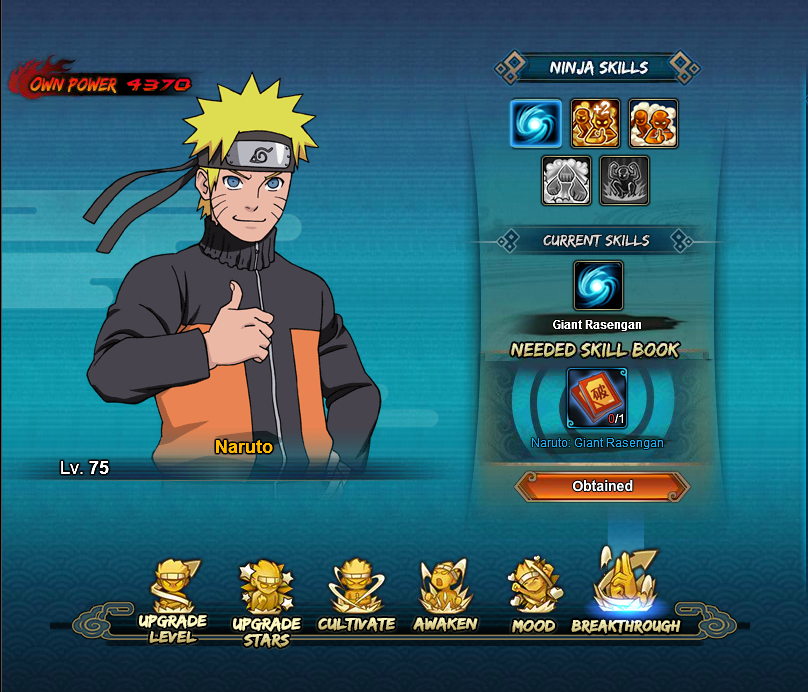Viewport: 808px width, 692px height.
Task: Select the orange clones skill marked +2
Action: [595, 124]
